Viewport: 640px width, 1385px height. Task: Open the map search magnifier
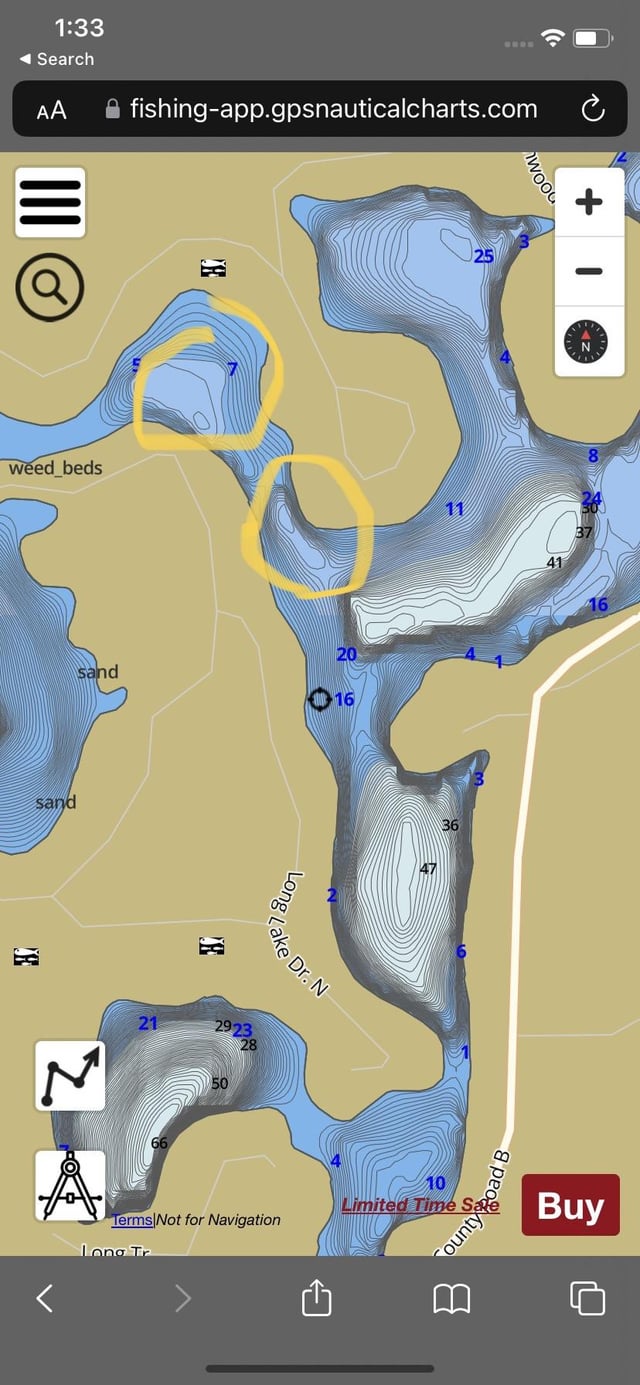50,288
